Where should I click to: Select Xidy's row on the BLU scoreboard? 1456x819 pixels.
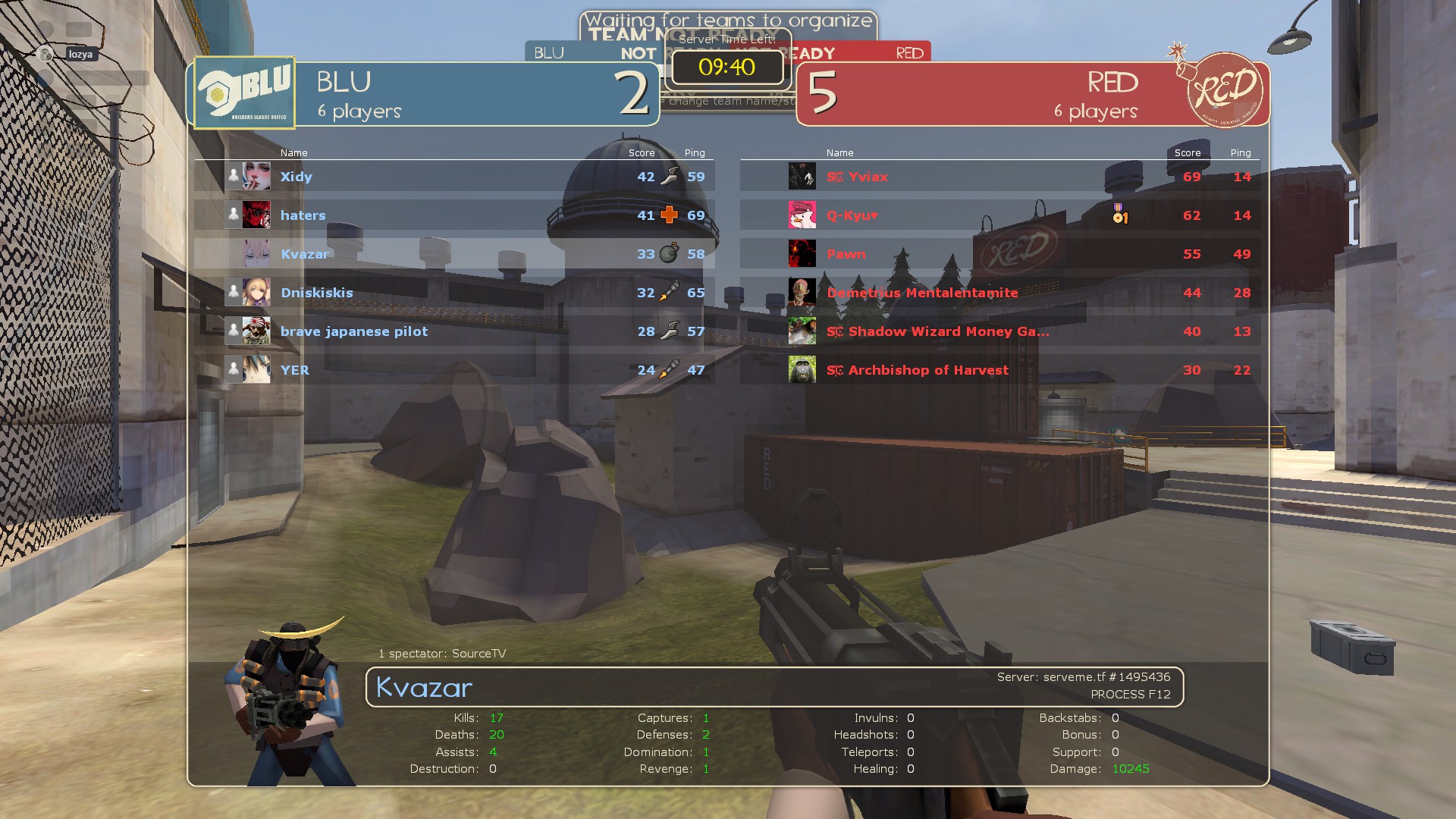point(453,177)
